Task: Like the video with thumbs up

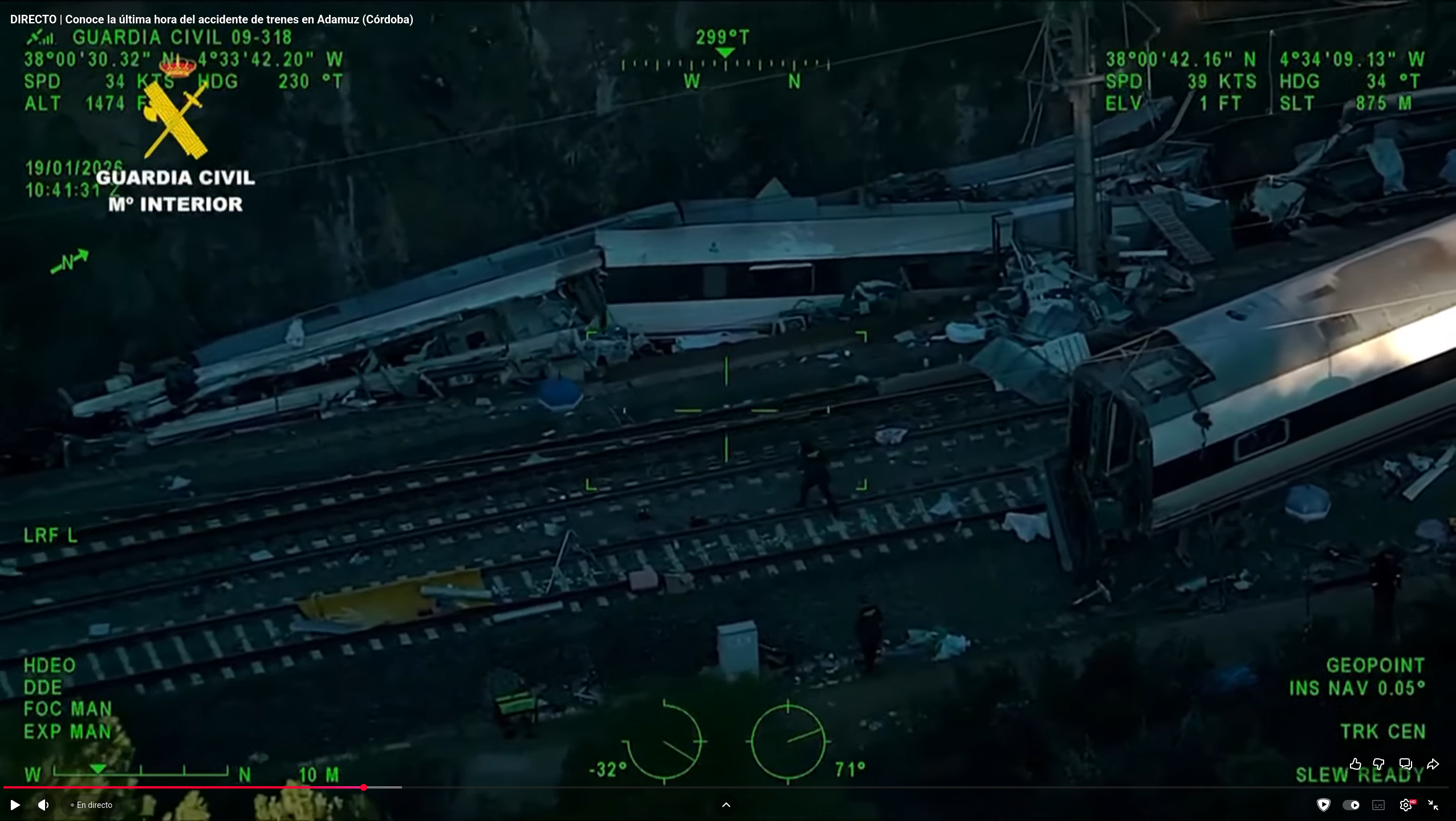Action: [x=1356, y=764]
